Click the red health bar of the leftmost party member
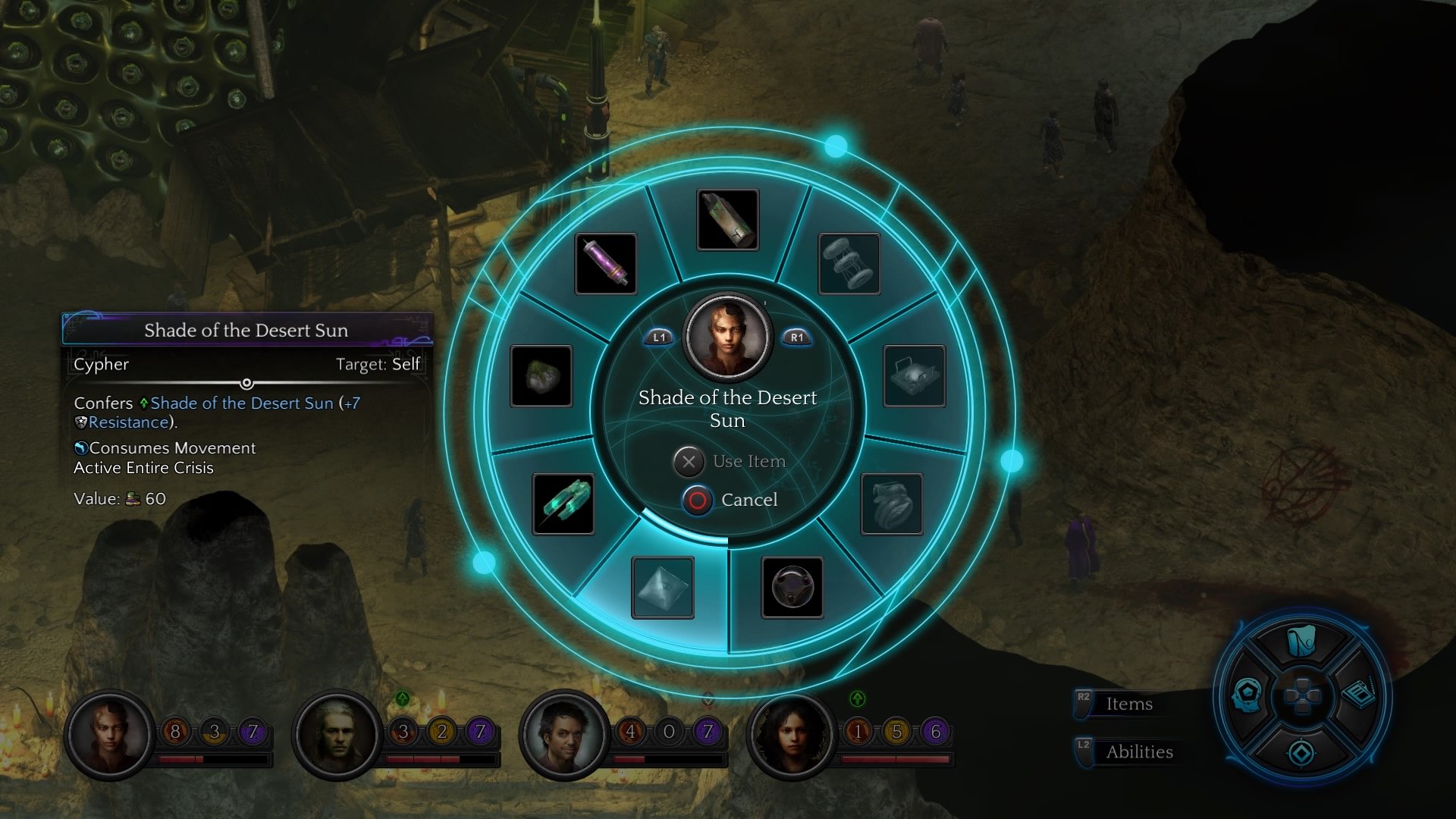 pos(182,758)
